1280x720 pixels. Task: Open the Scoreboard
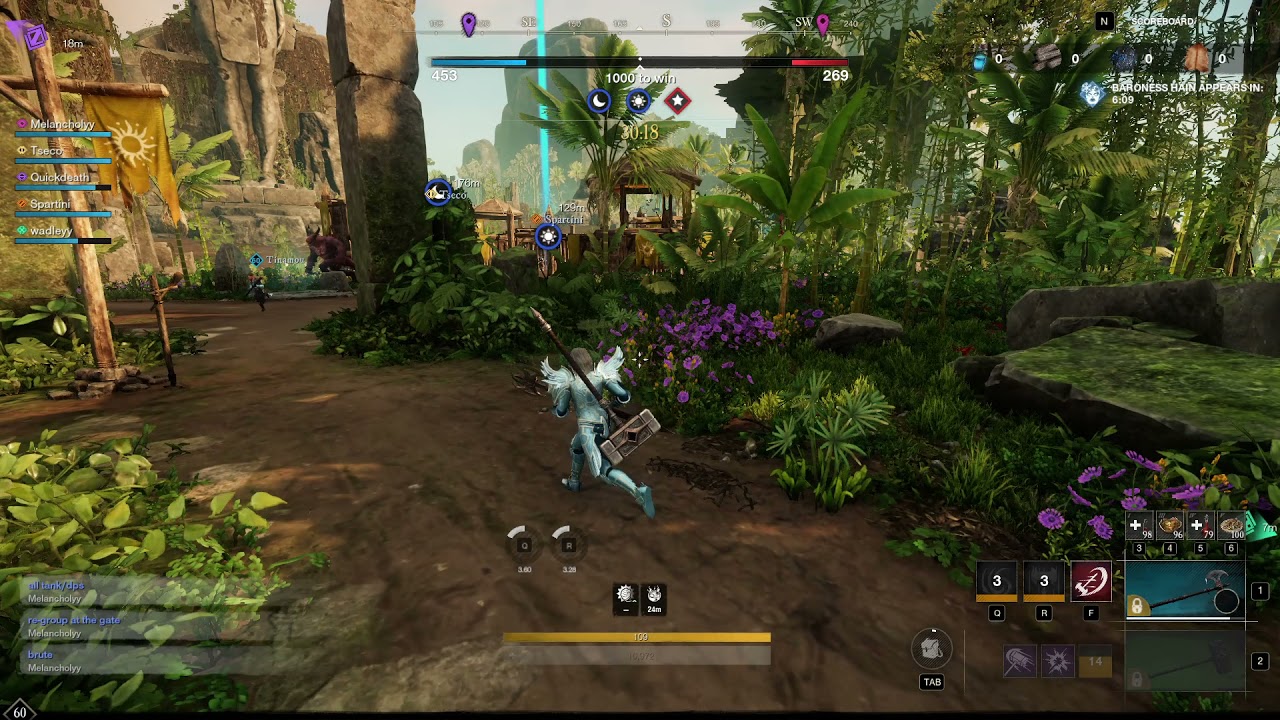(1162, 21)
